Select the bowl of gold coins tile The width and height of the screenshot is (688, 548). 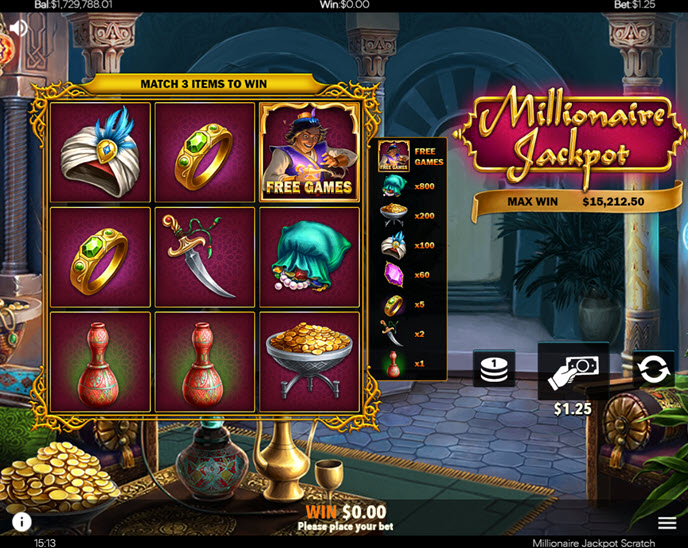coord(309,361)
